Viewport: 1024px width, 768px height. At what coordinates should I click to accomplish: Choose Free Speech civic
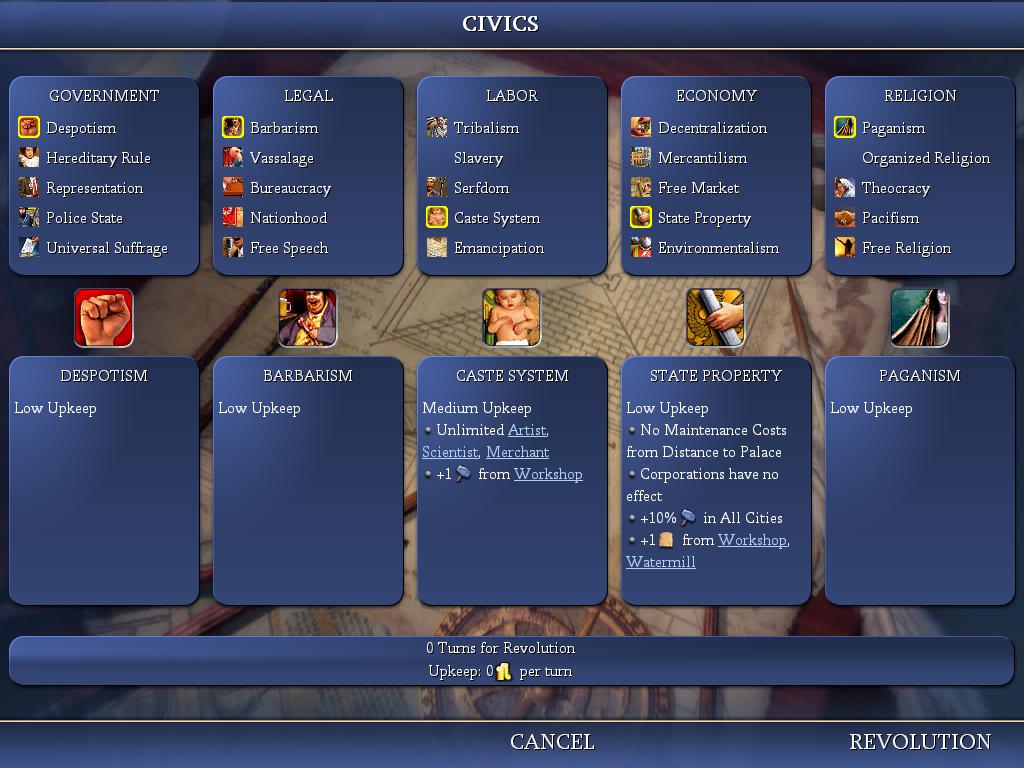(x=288, y=248)
